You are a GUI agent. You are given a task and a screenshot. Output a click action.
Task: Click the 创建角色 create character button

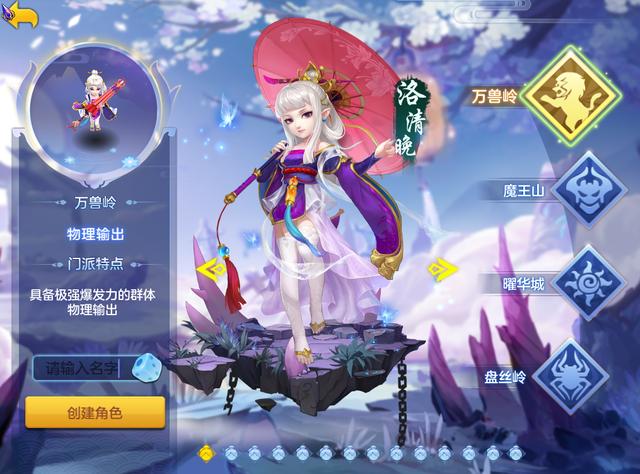[x=95, y=412]
